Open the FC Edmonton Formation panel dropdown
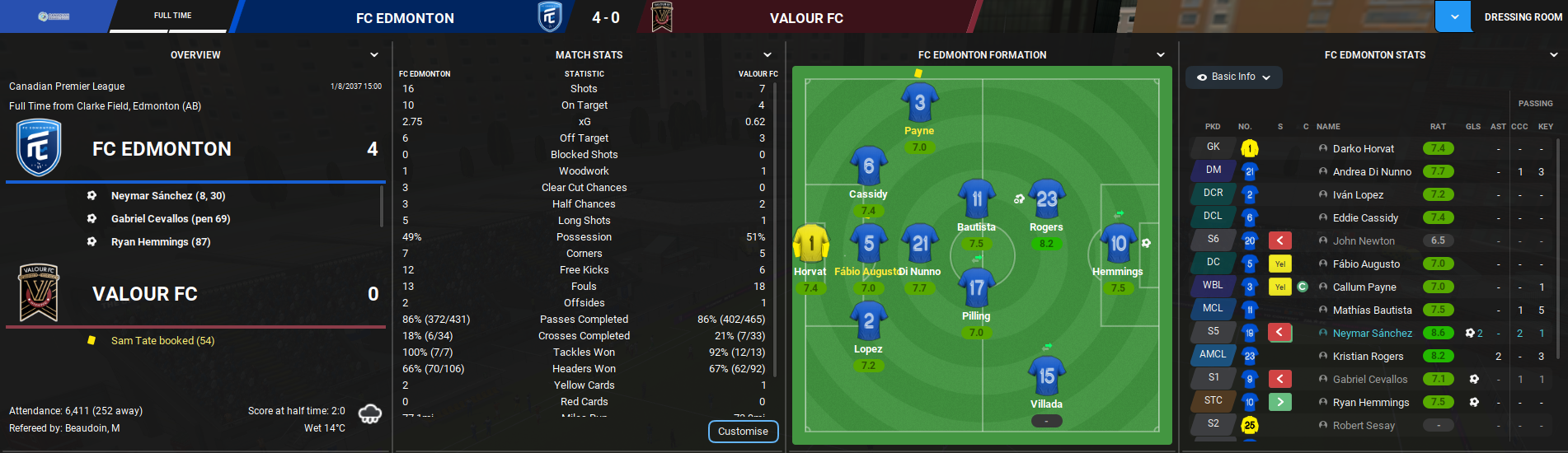 point(1161,55)
